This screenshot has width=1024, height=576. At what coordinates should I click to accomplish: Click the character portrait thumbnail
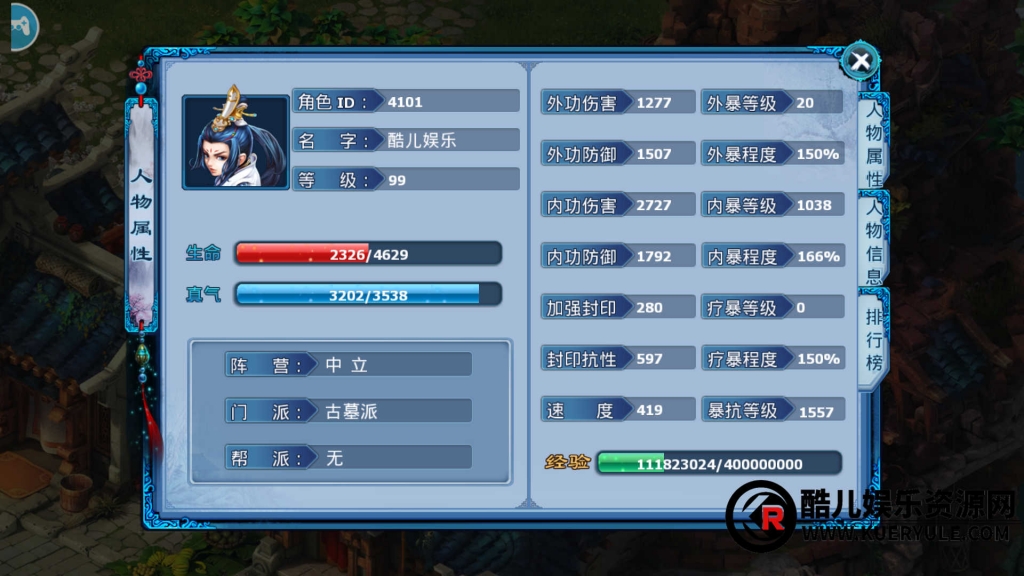point(236,141)
